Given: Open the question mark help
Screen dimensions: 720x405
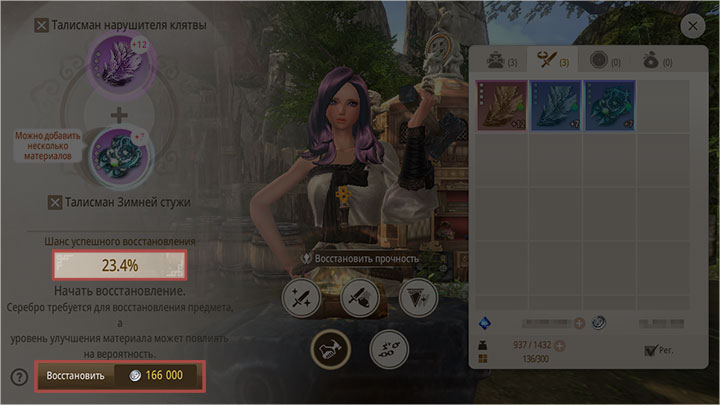Looking at the screenshot, I should point(18,377).
